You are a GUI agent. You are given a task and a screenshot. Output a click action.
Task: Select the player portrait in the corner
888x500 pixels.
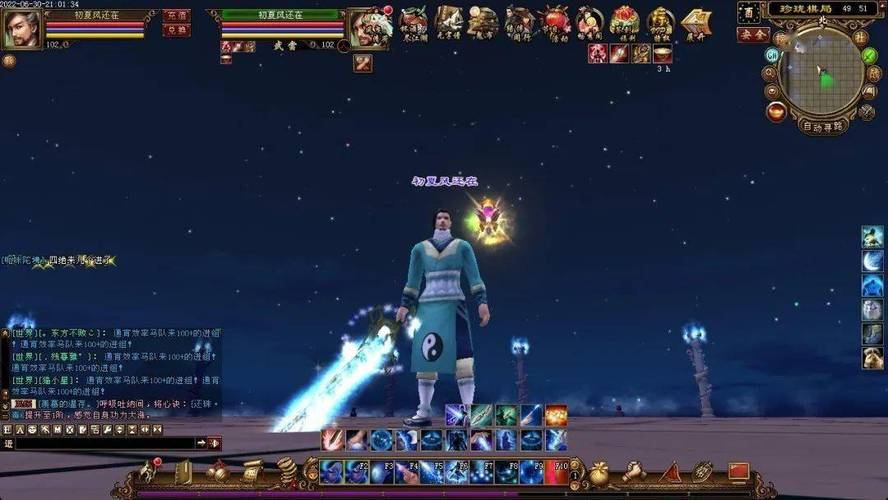(x=21, y=29)
